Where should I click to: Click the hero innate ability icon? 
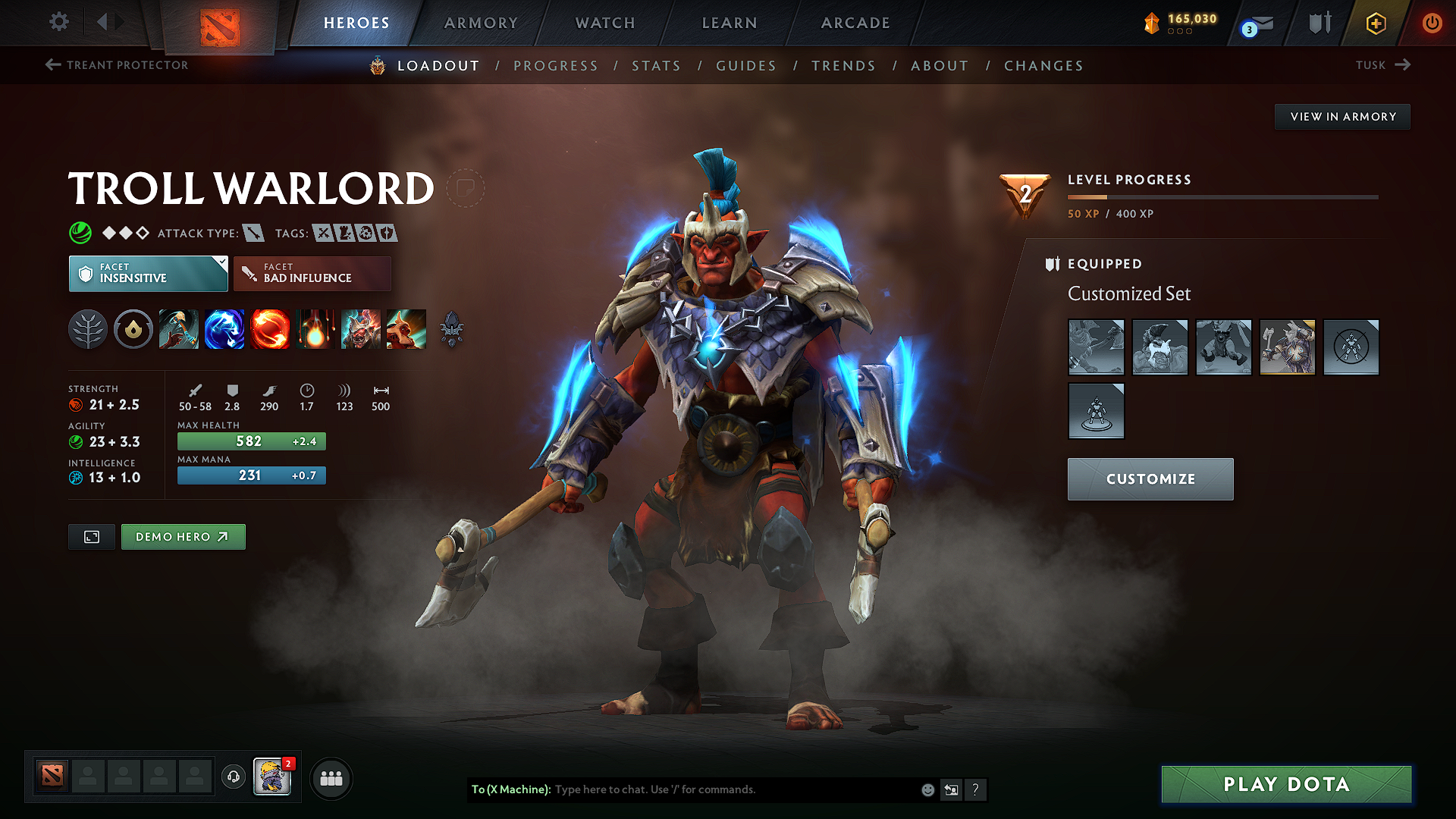click(133, 329)
